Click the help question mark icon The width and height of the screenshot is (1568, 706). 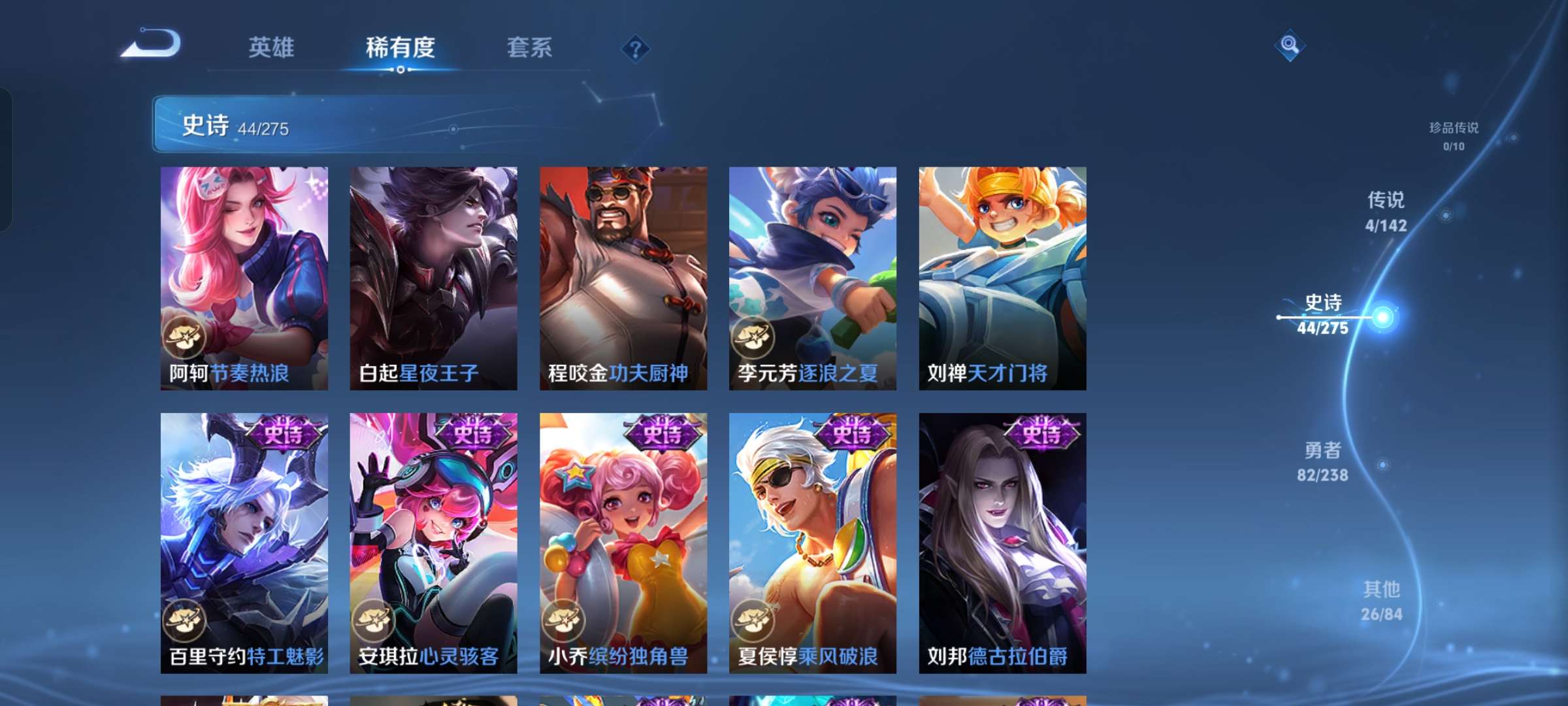pyautogui.click(x=634, y=49)
